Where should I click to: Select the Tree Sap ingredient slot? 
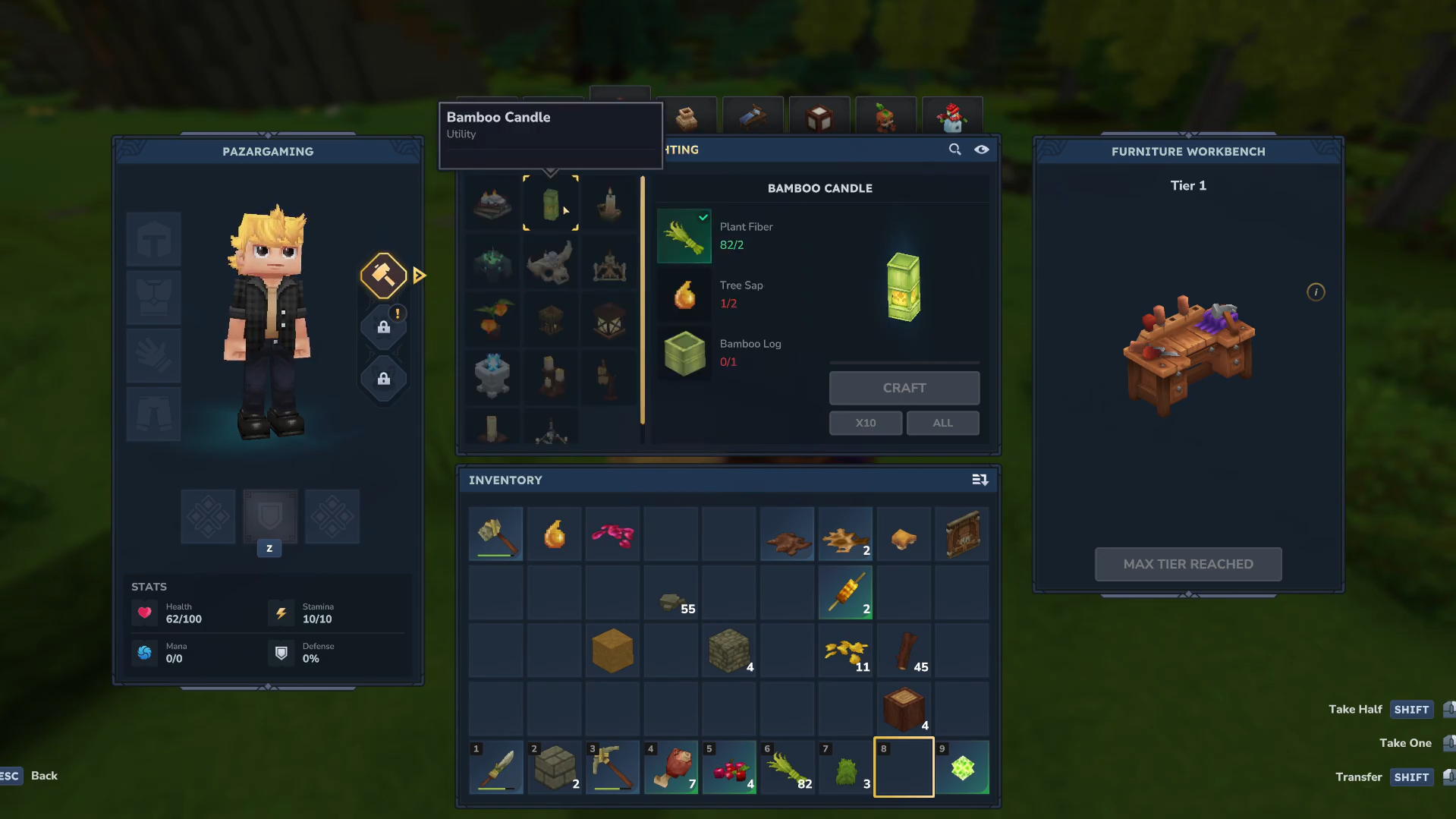(684, 295)
